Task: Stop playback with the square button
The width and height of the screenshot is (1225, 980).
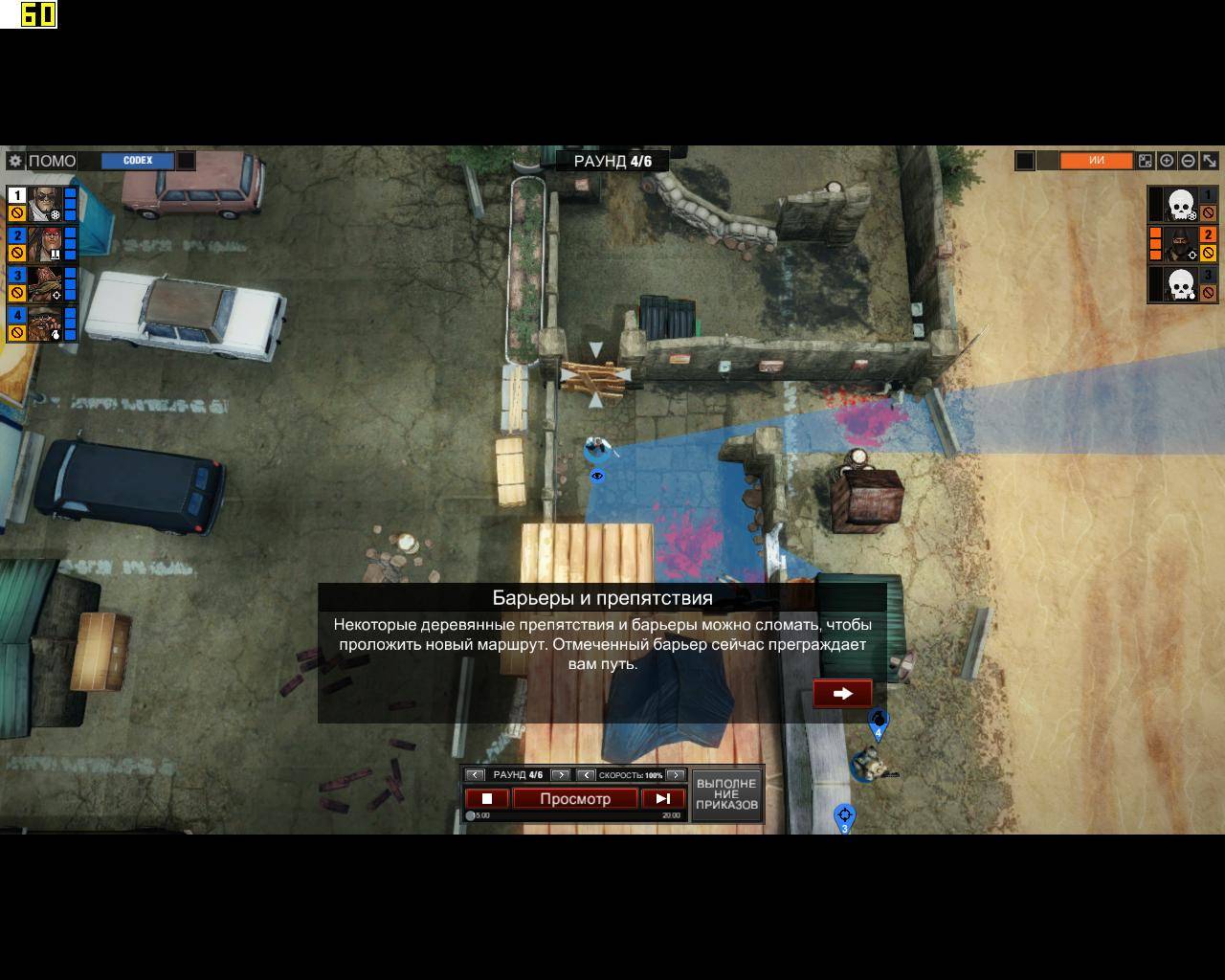Action: point(486,798)
